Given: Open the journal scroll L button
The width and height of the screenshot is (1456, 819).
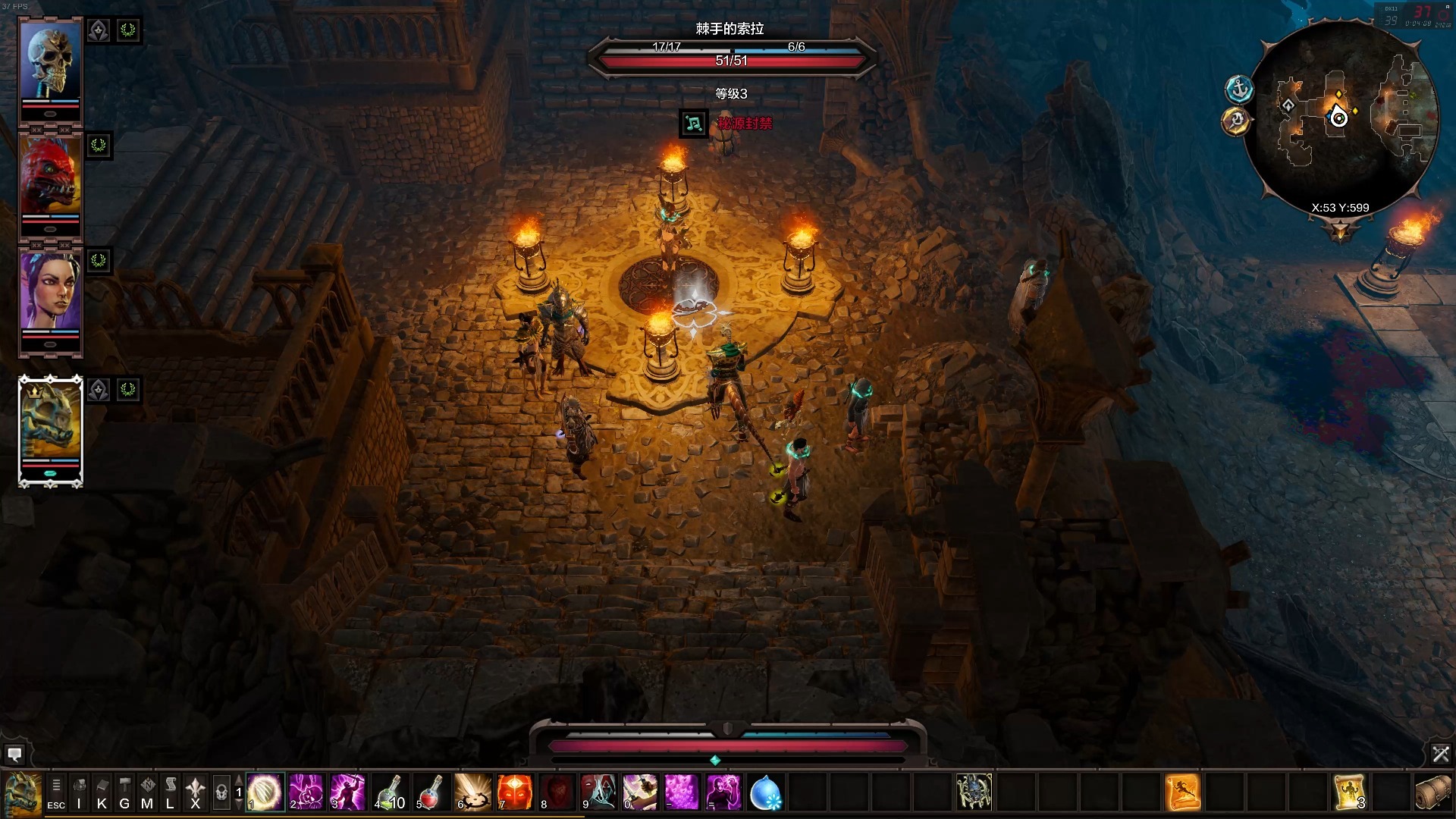Looking at the screenshot, I should 171,792.
